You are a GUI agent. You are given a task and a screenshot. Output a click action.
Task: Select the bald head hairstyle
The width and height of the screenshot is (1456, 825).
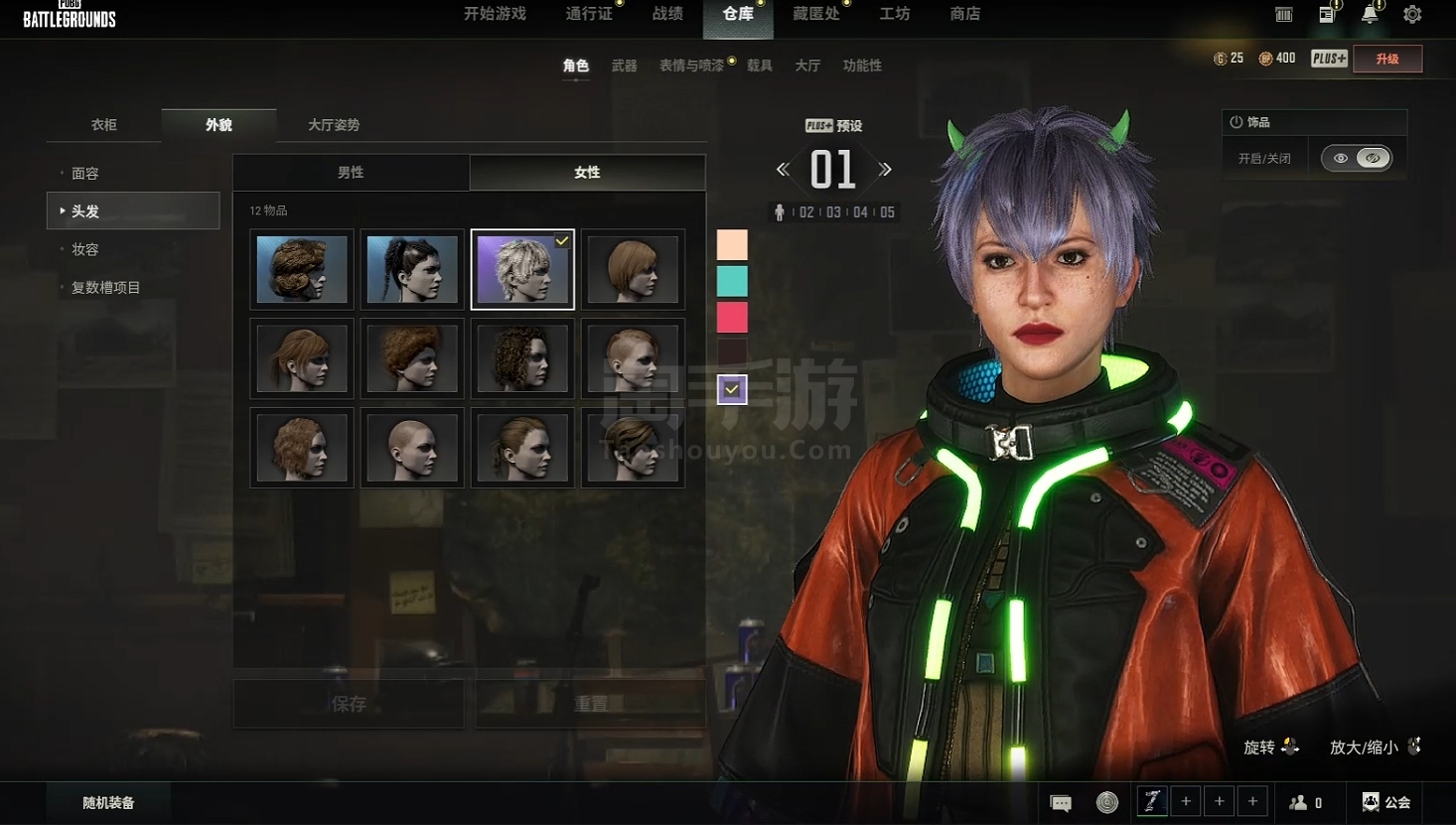point(412,448)
